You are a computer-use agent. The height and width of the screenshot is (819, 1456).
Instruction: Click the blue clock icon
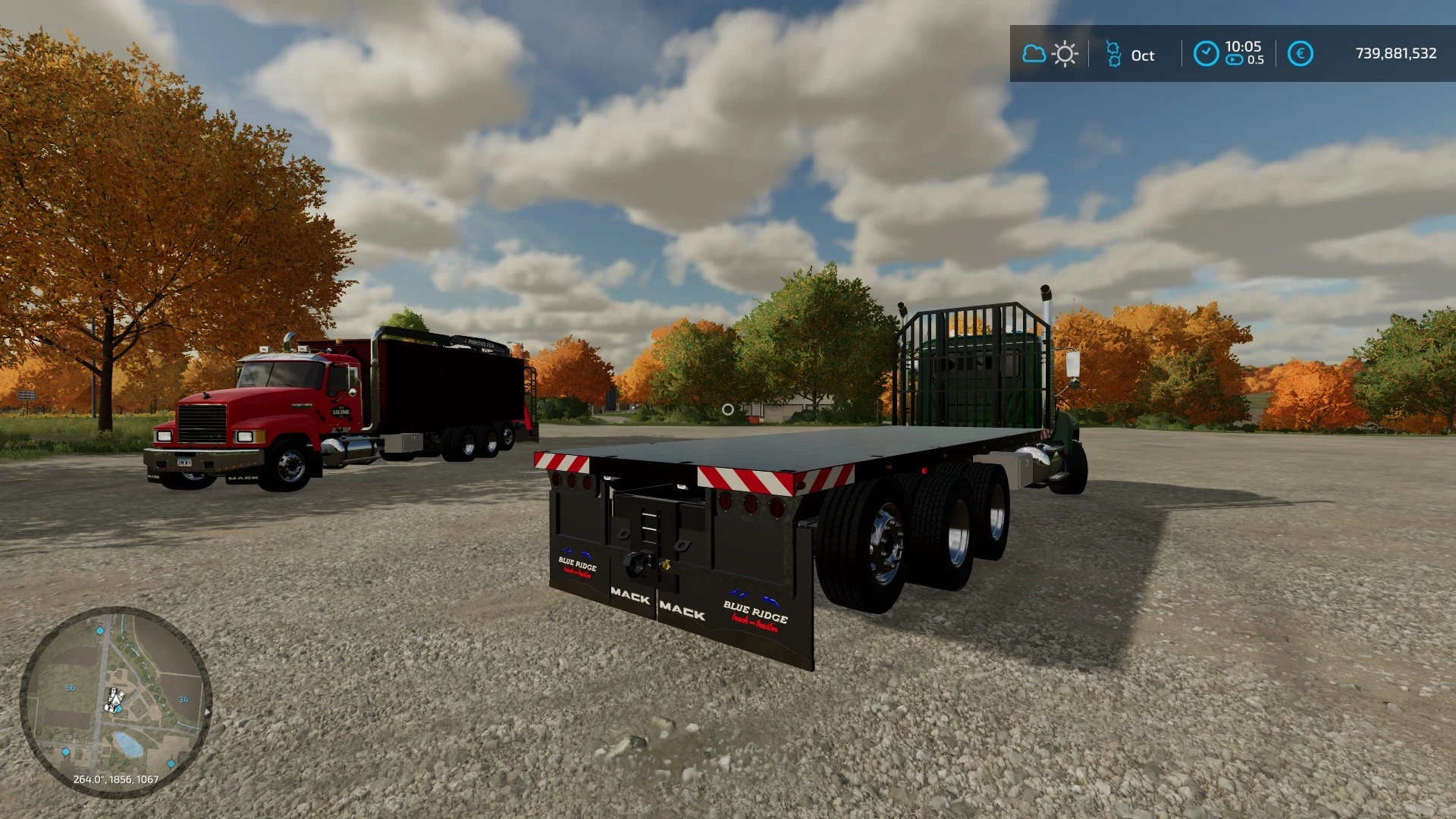pyautogui.click(x=1207, y=52)
